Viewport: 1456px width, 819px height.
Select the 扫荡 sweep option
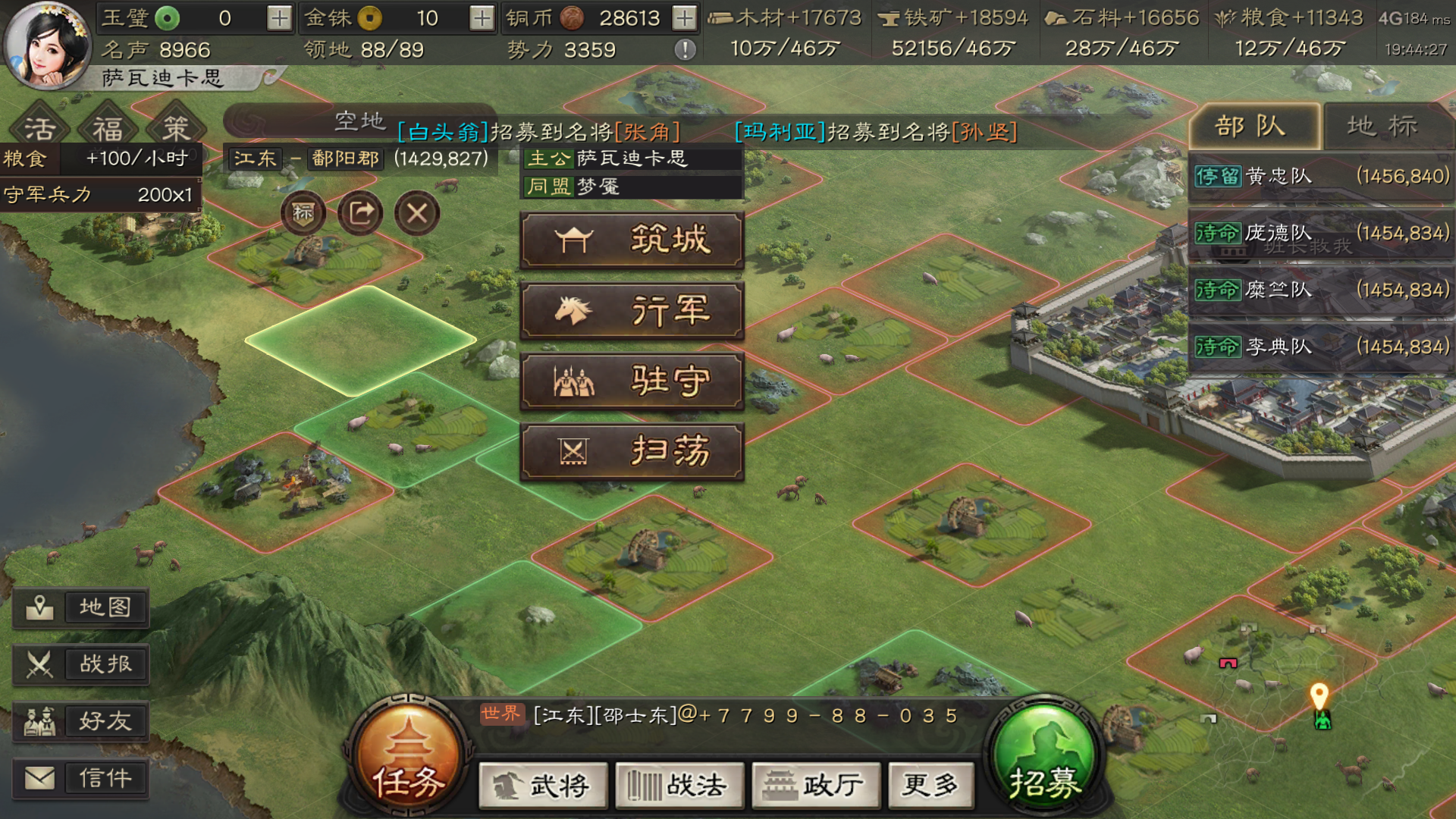pyautogui.click(x=632, y=451)
